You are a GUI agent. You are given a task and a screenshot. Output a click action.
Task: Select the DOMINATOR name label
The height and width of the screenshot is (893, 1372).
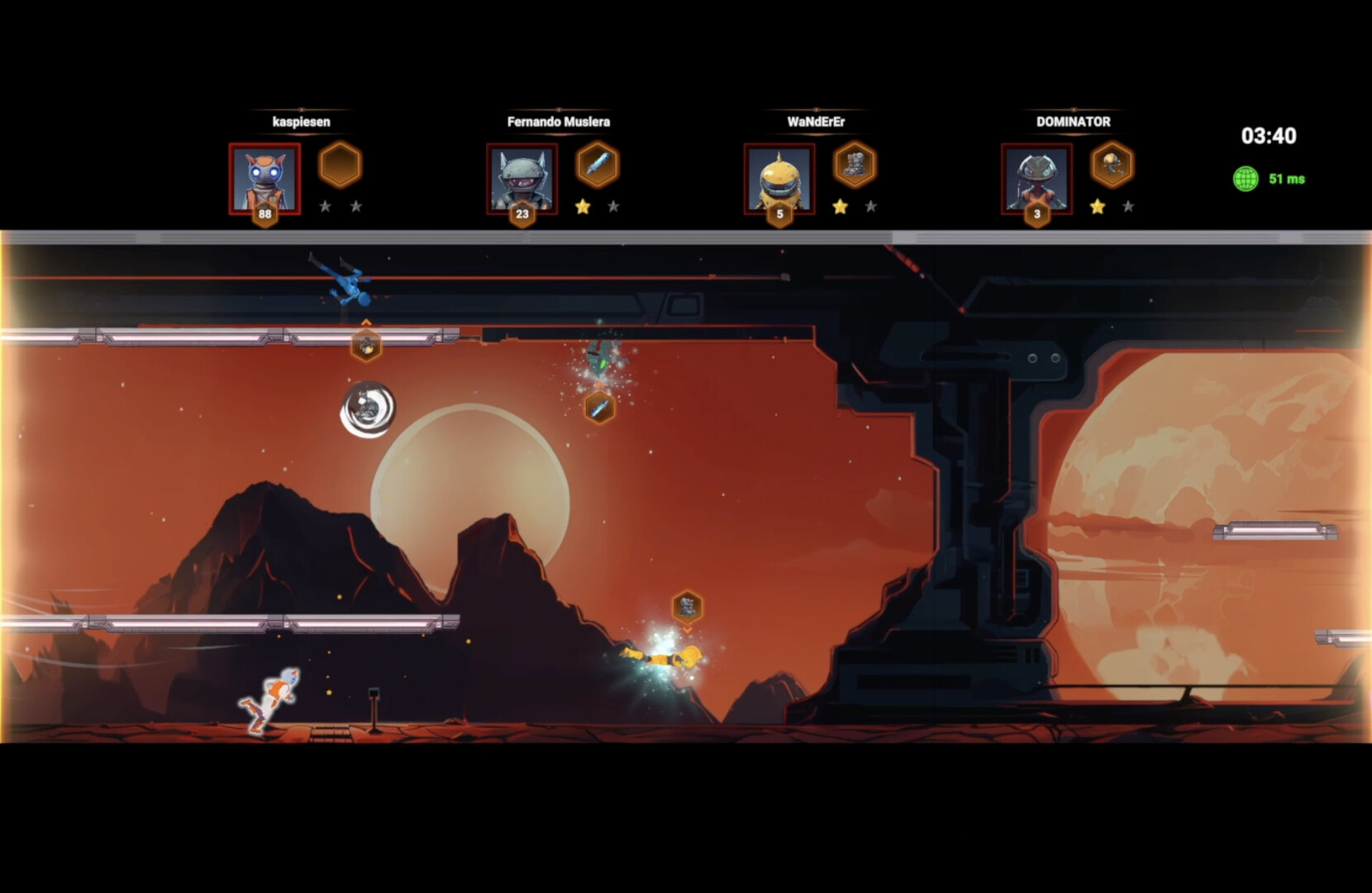tap(1073, 121)
